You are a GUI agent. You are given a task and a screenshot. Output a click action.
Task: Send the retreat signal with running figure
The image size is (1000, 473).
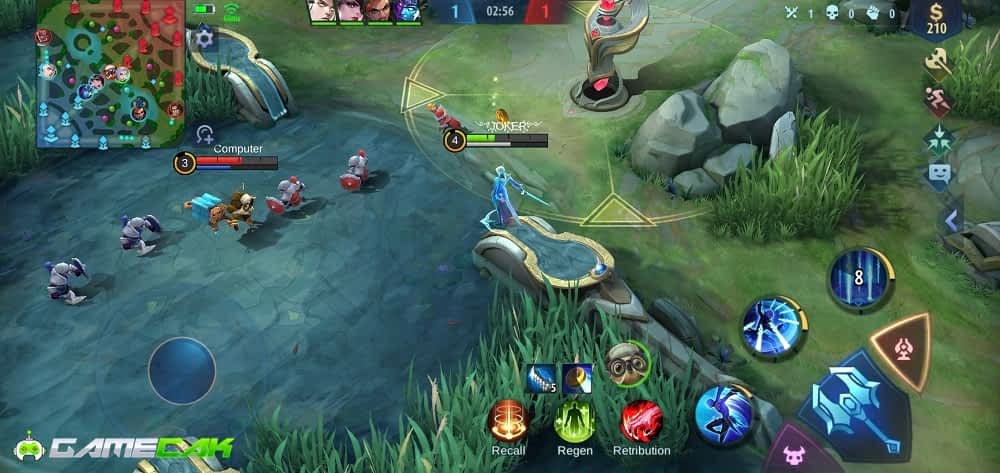click(x=938, y=101)
